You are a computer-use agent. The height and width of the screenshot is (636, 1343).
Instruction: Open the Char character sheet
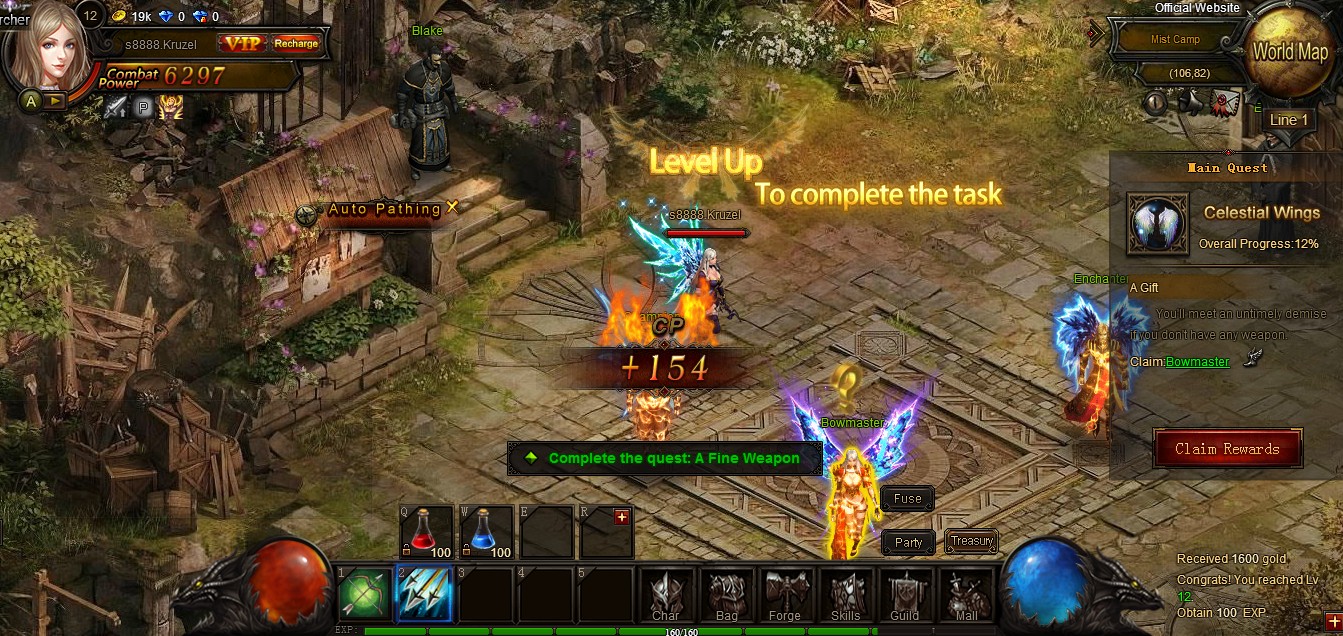[x=665, y=597]
